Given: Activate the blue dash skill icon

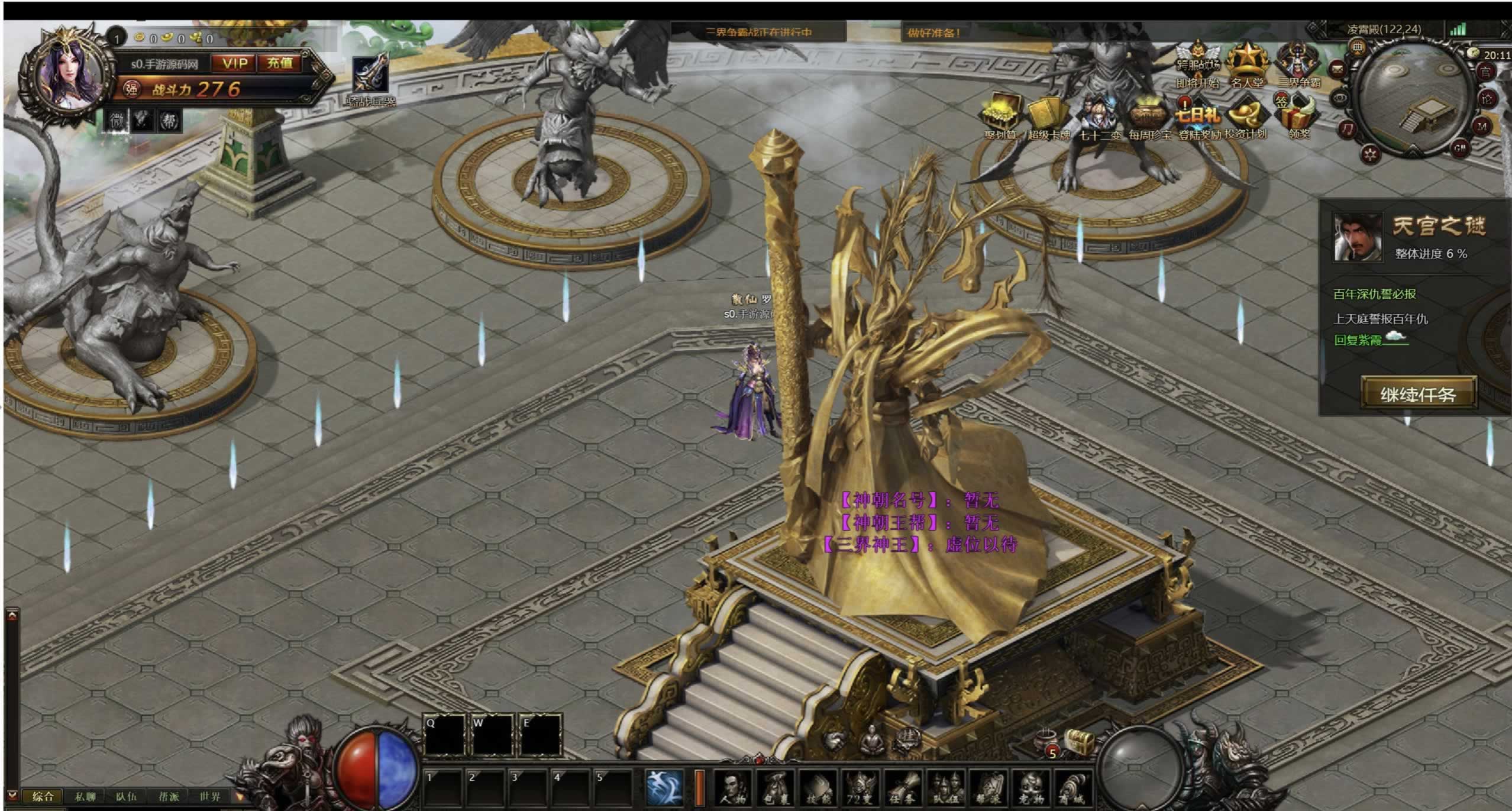Looking at the screenshot, I should (664, 787).
